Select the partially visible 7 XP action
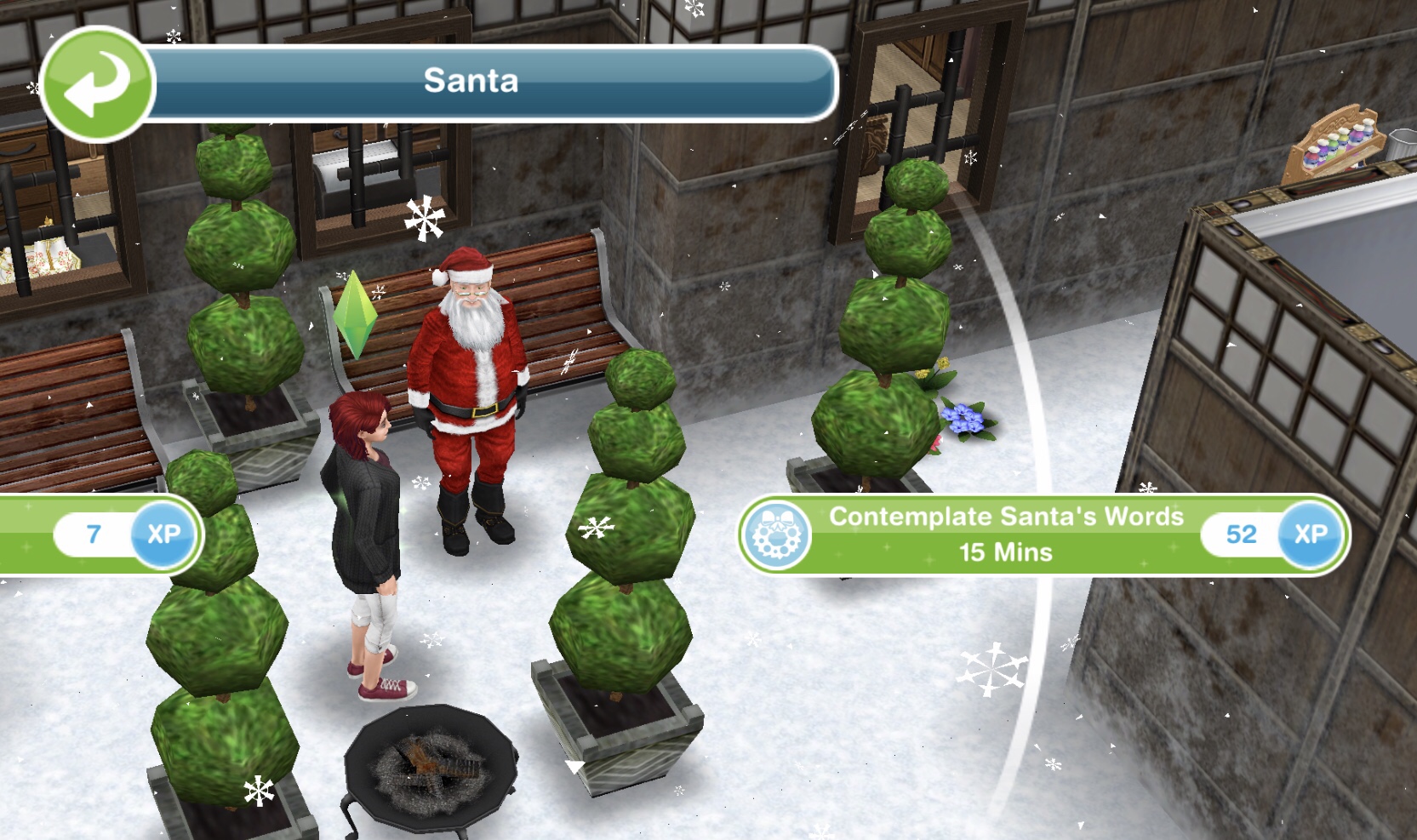This screenshot has height=840, width=1417. pyautogui.click(x=98, y=534)
